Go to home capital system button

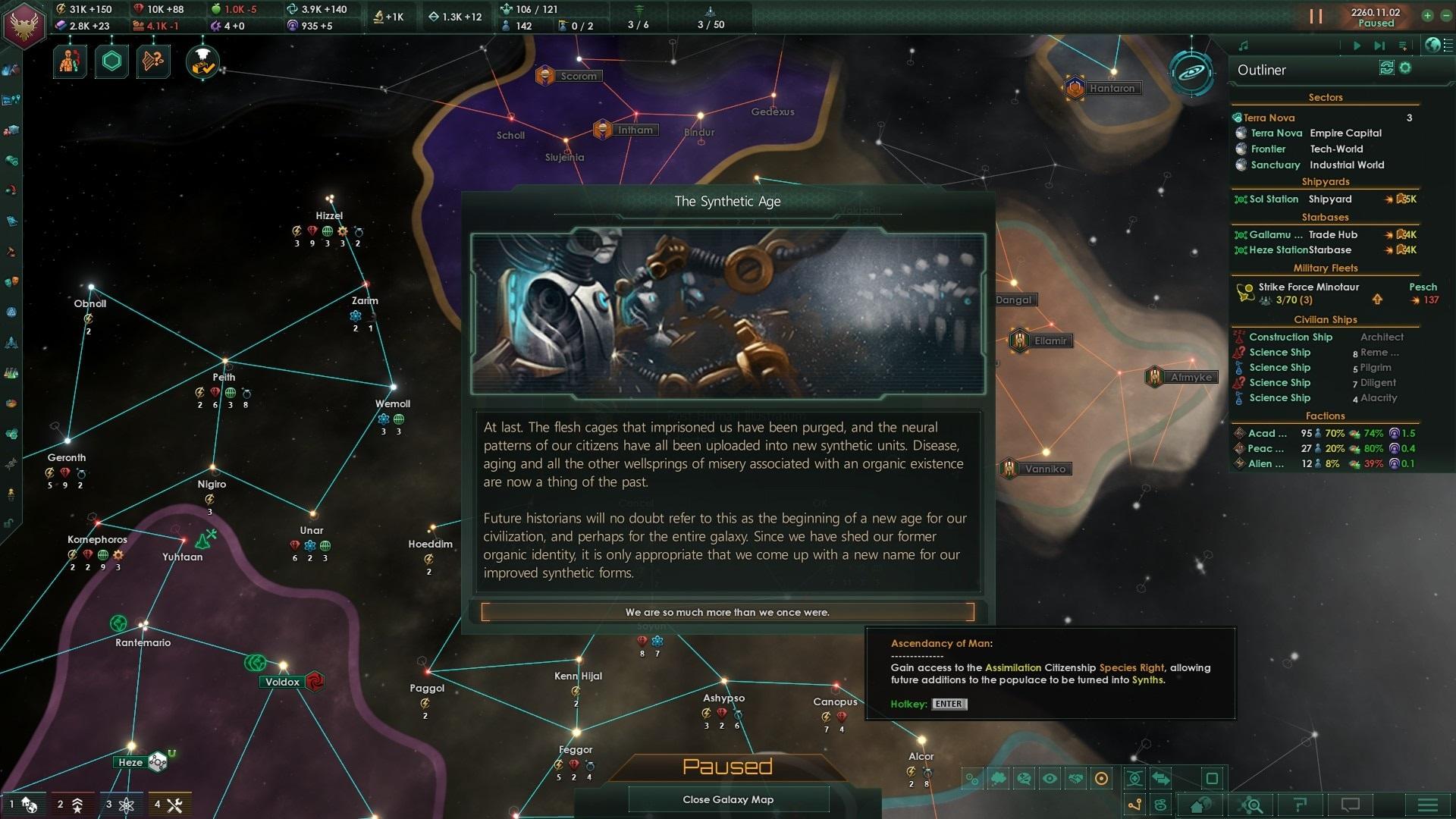pyautogui.click(x=1201, y=805)
